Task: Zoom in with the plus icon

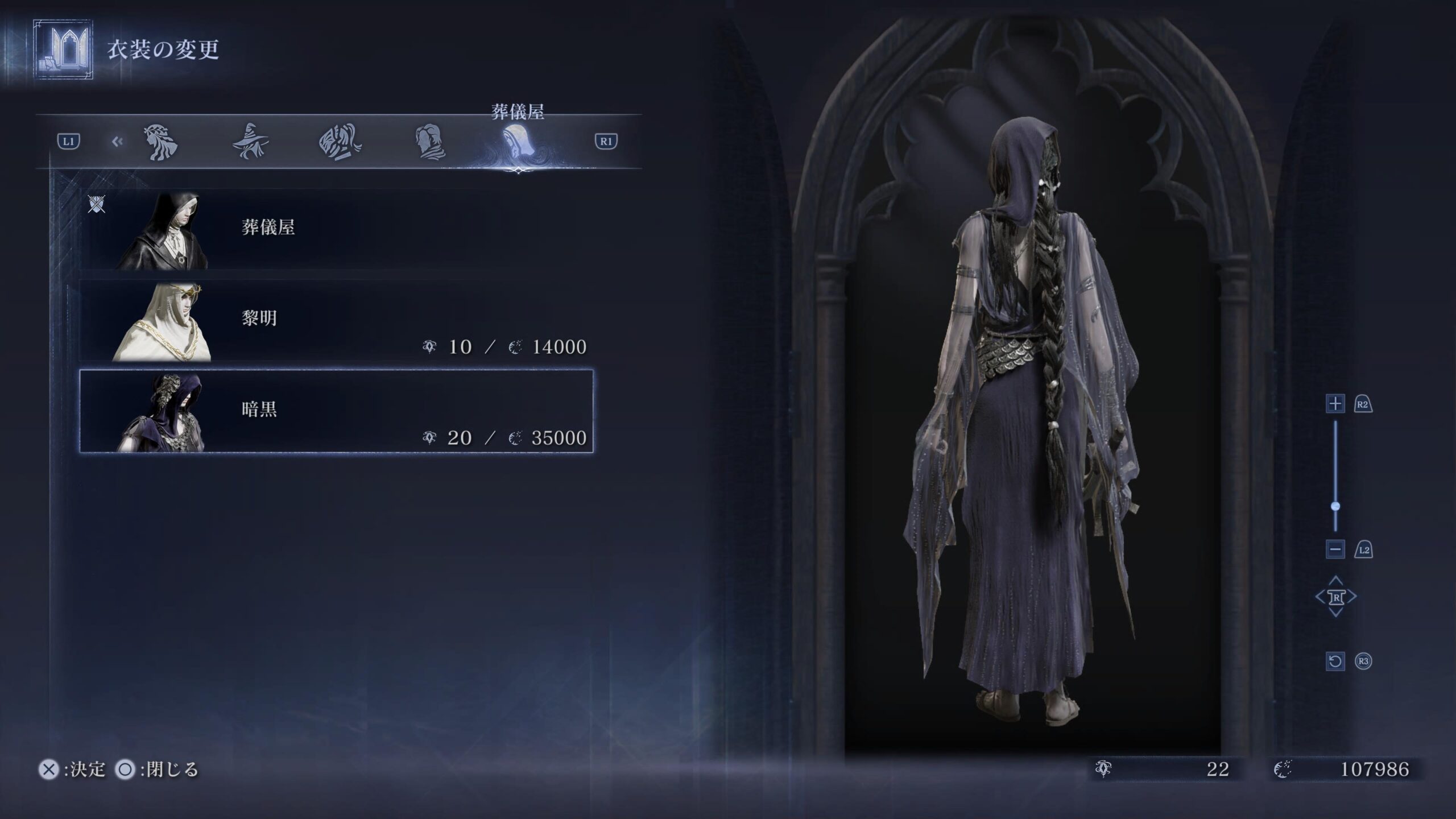Action: pyautogui.click(x=1335, y=404)
